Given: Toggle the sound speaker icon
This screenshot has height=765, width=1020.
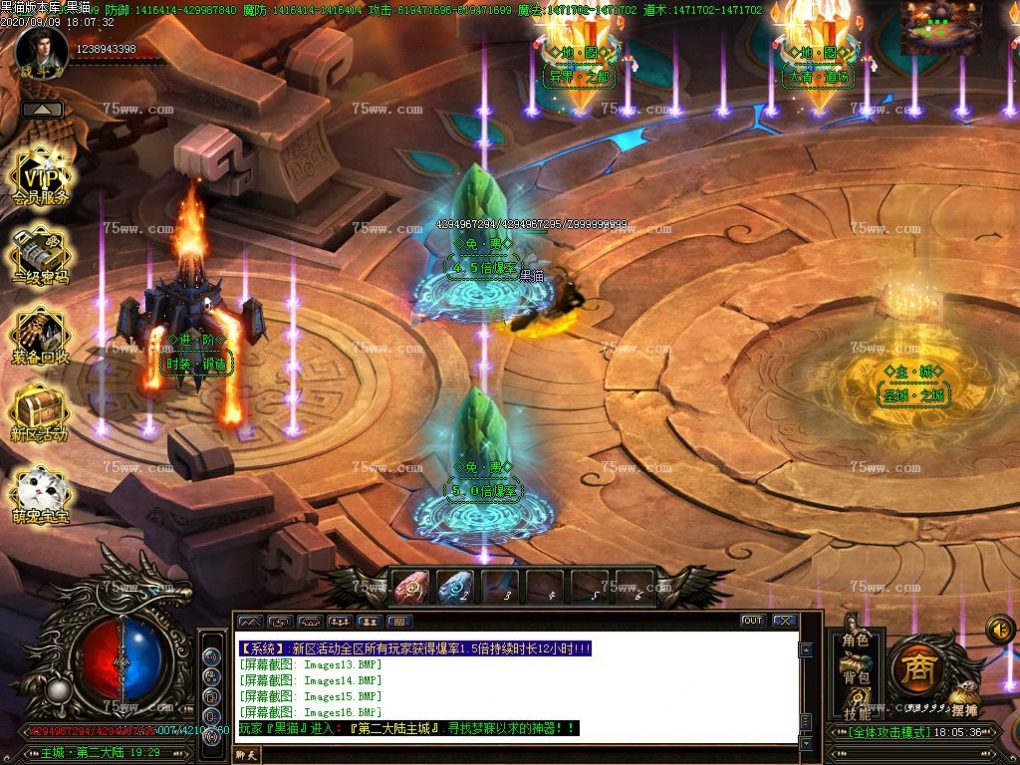Looking at the screenshot, I should point(999,629).
